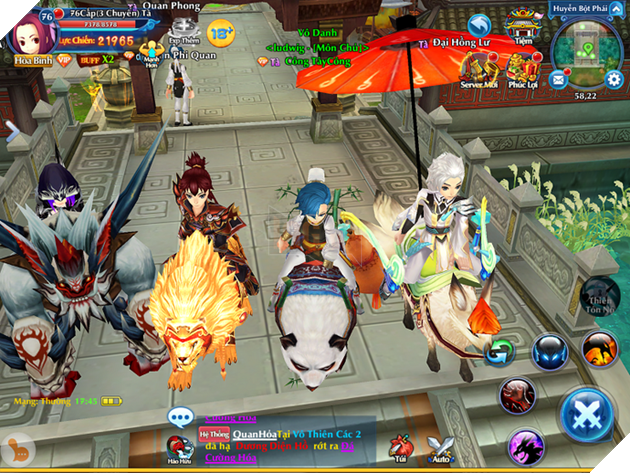Tap the 18+ age rating badge
The width and height of the screenshot is (630, 473).
click(221, 30)
